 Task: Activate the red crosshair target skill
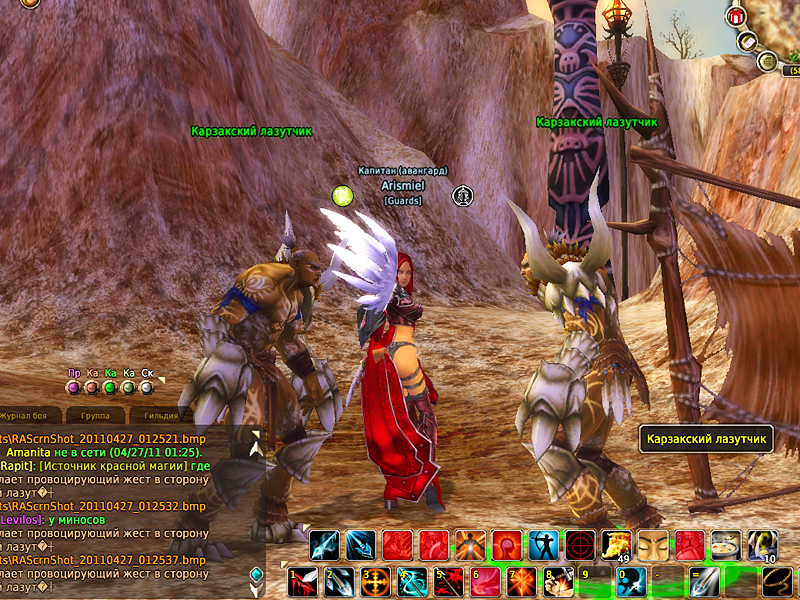pos(580,546)
